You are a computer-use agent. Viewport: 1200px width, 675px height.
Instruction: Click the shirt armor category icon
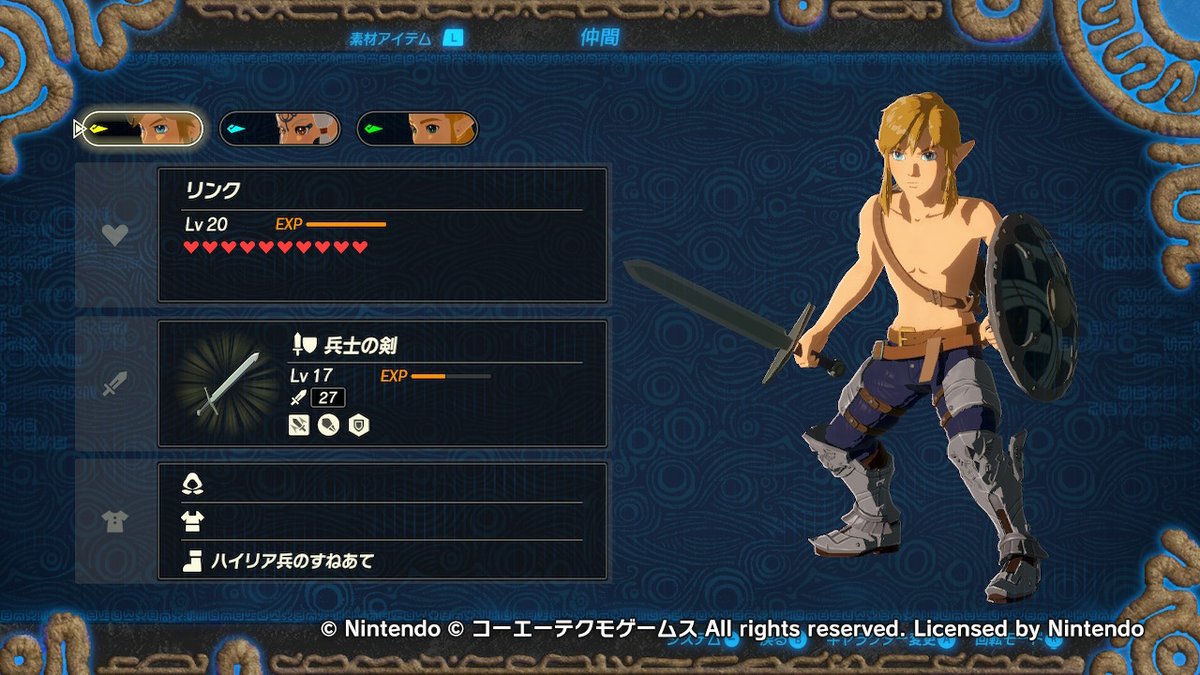[x=116, y=521]
